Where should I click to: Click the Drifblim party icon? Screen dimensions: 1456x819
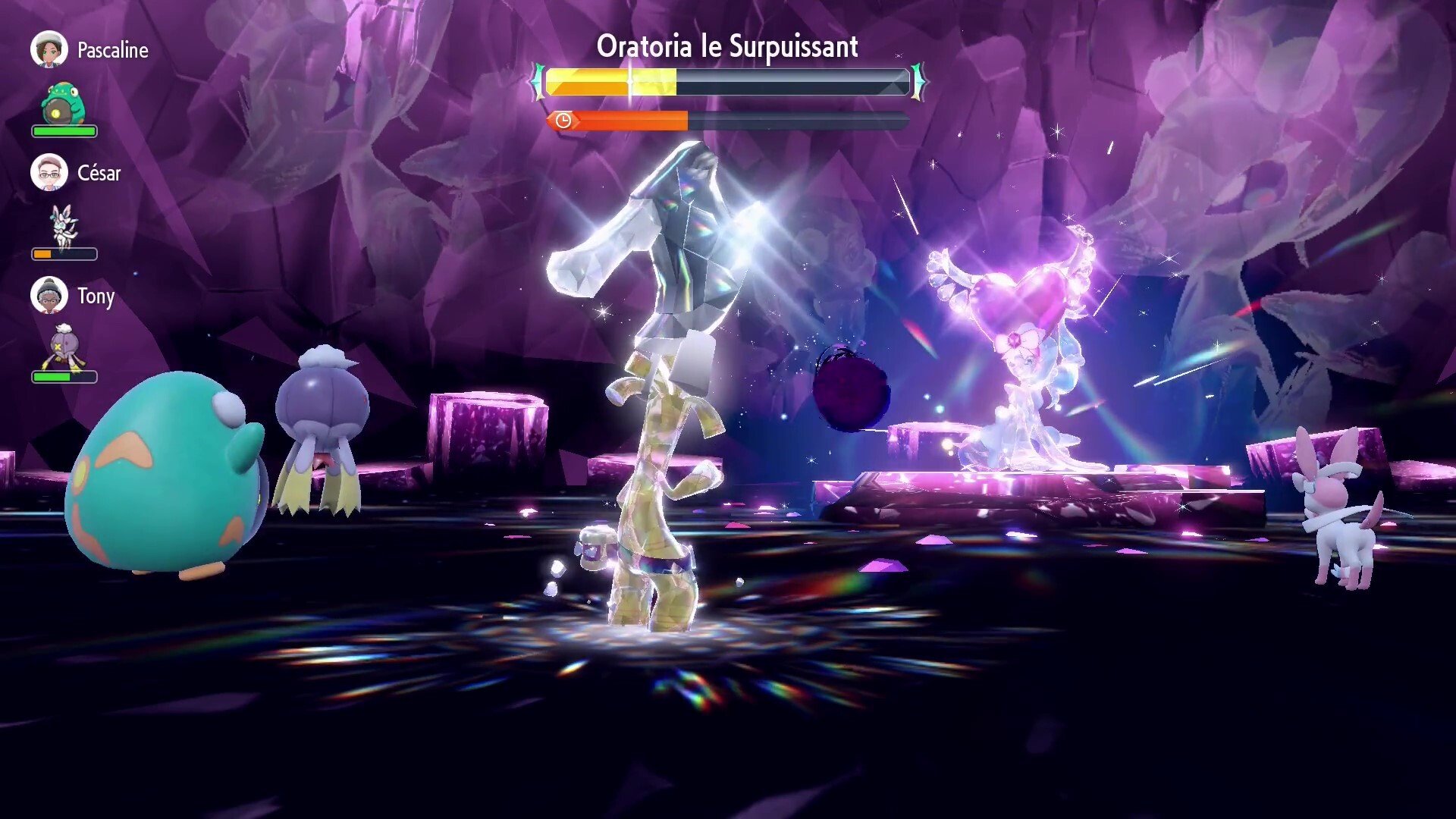(64, 348)
